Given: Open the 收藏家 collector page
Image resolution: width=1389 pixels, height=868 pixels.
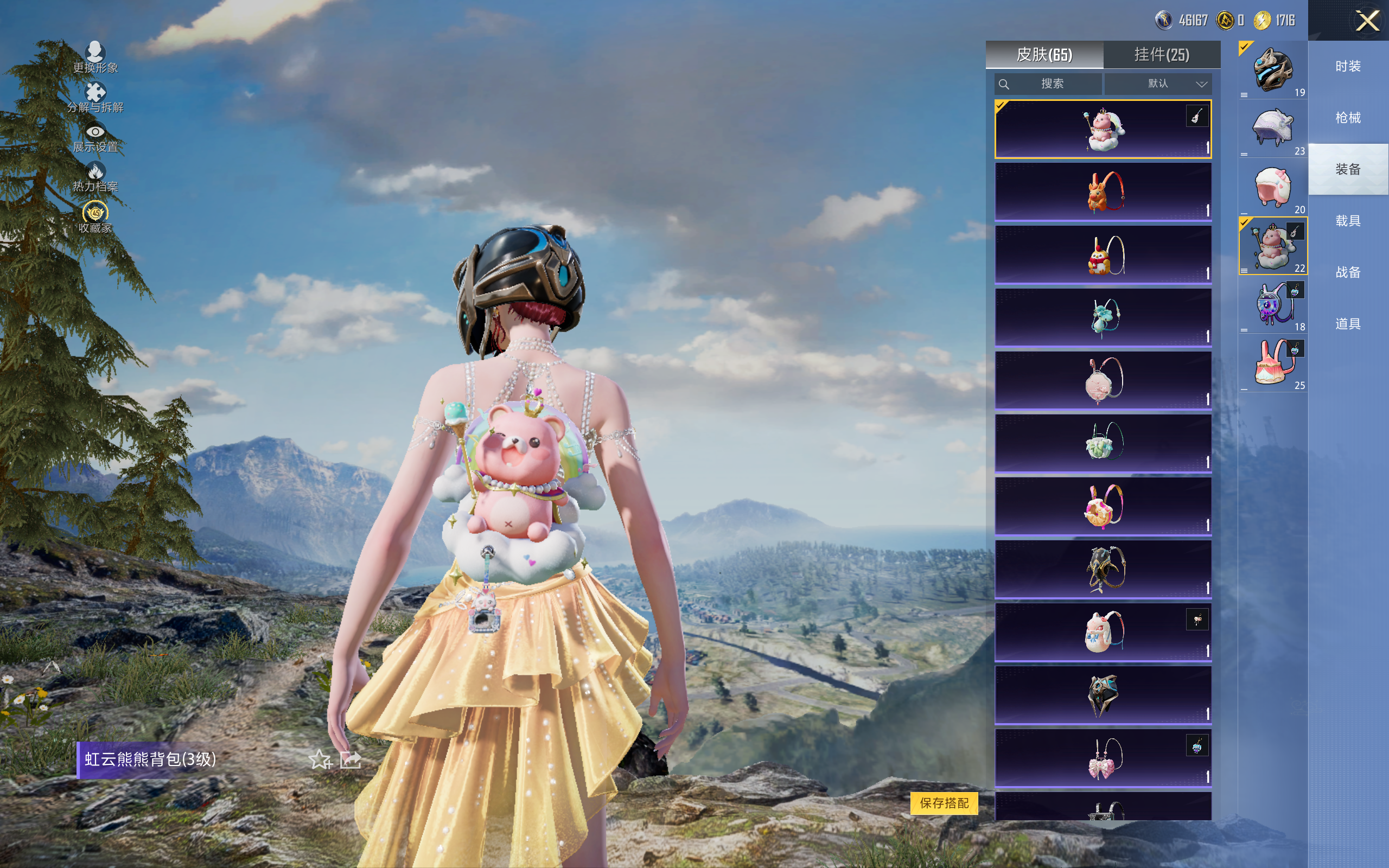Looking at the screenshot, I should point(95,218).
